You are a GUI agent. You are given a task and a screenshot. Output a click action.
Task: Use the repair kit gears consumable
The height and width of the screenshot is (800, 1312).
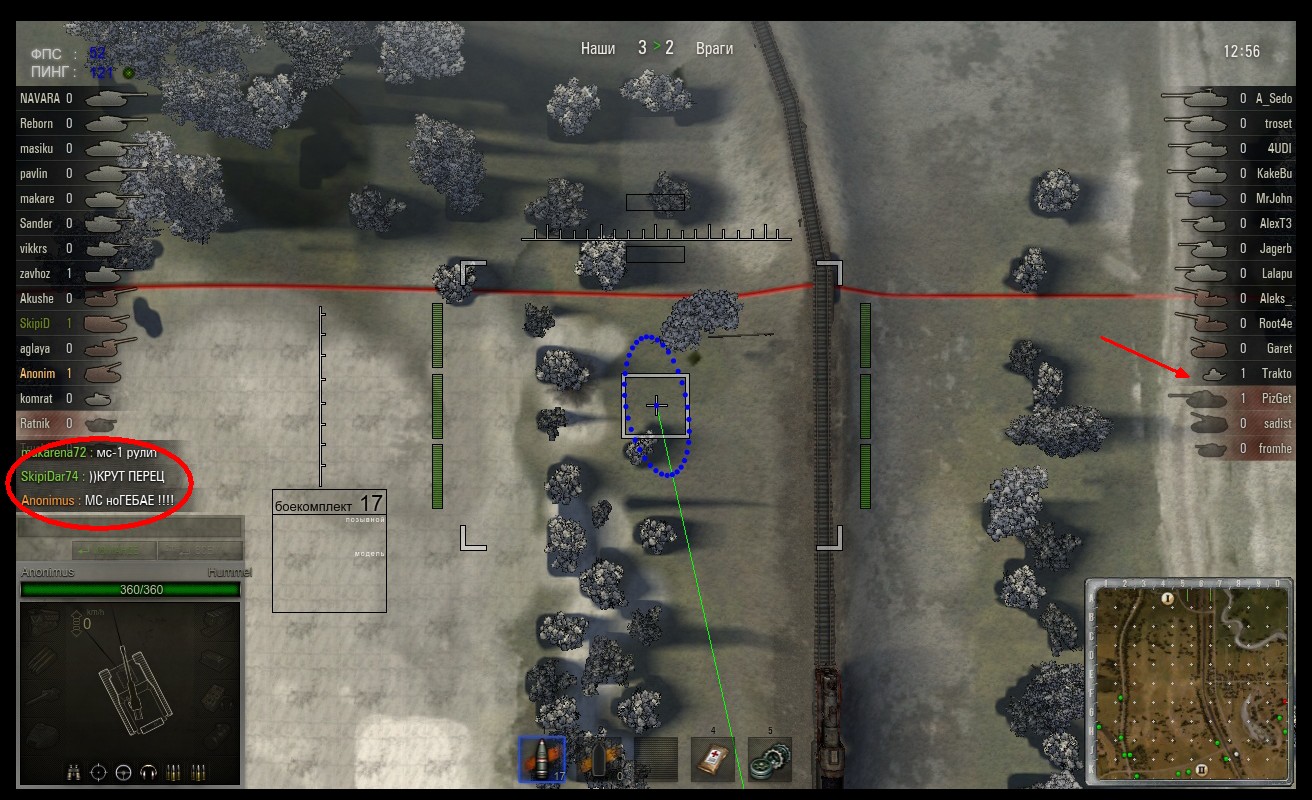click(770, 759)
